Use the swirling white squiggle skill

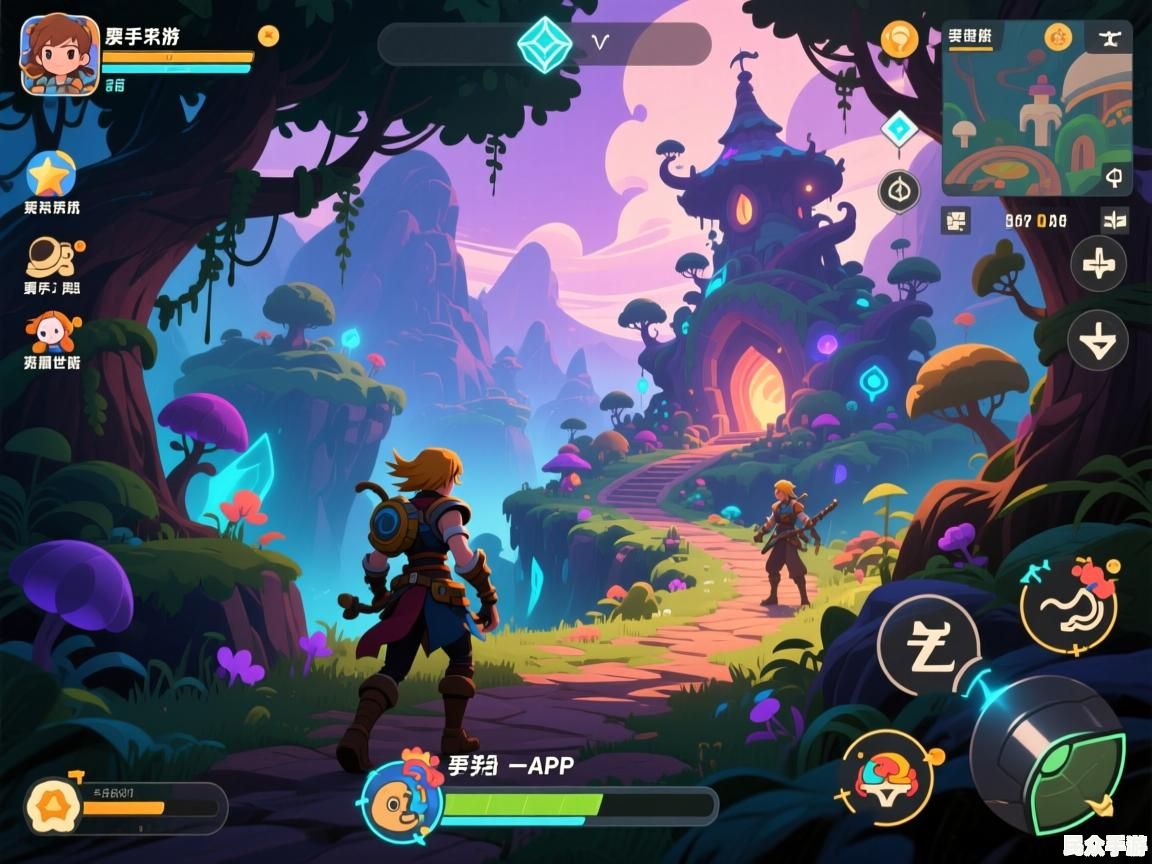pyautogui.click(x=1068, y=607)
